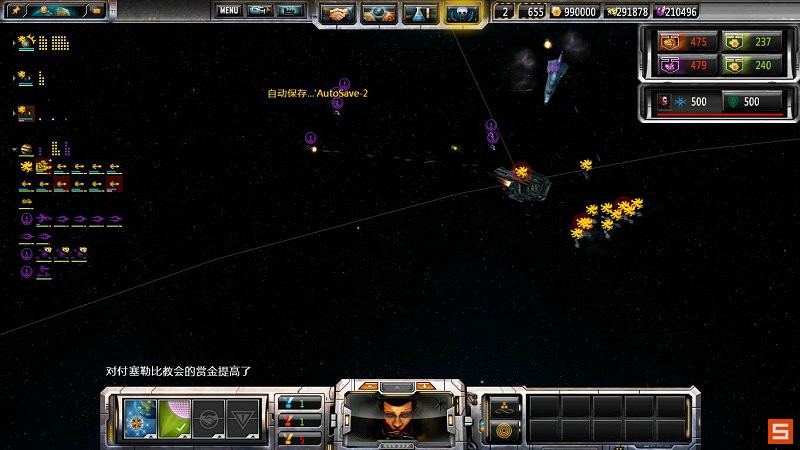Screen dimensions: 800x450
Task: Click the blue wrench count of 1
Action: [300, 402]
